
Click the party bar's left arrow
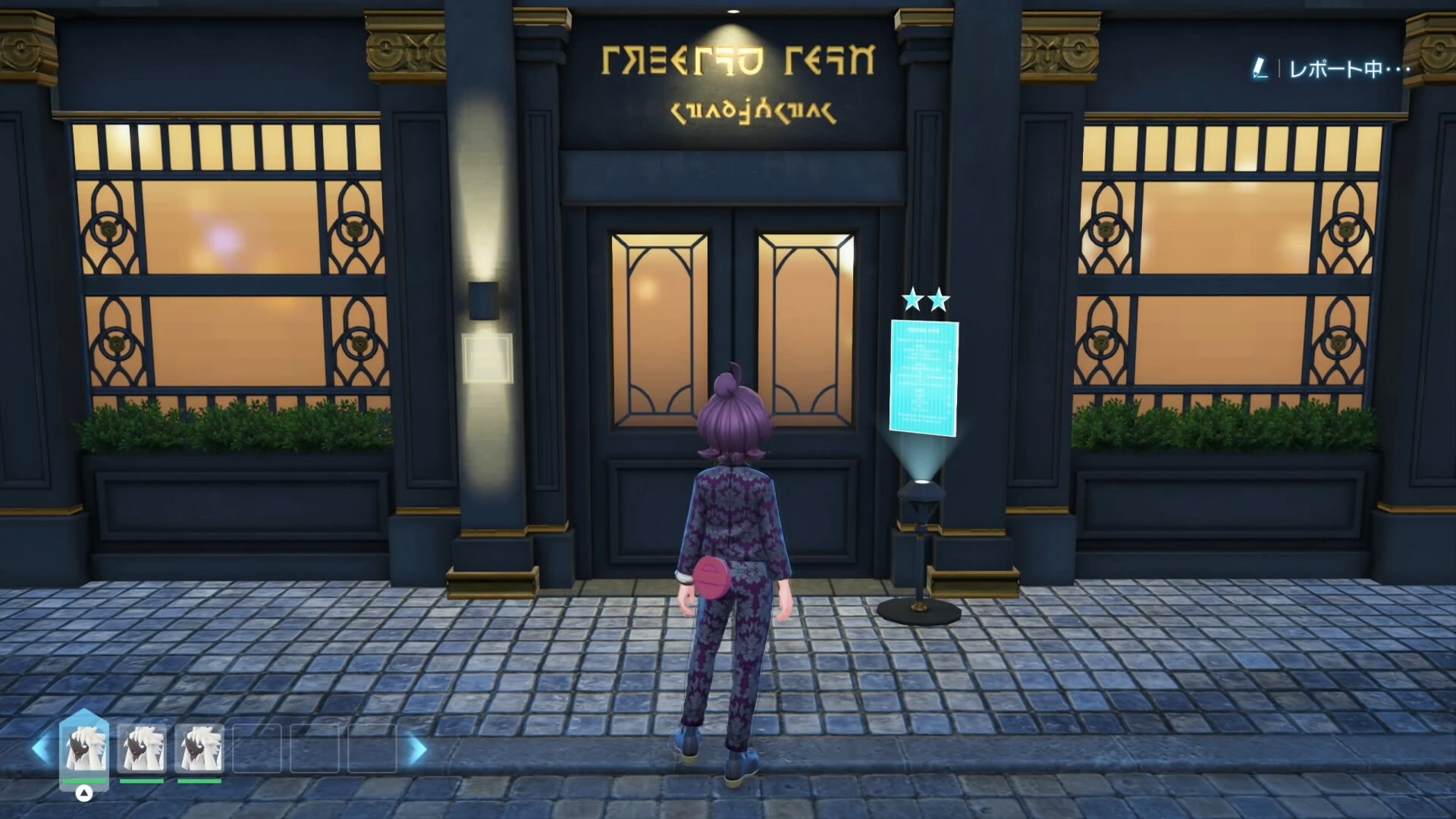click(x=41, y=749)
